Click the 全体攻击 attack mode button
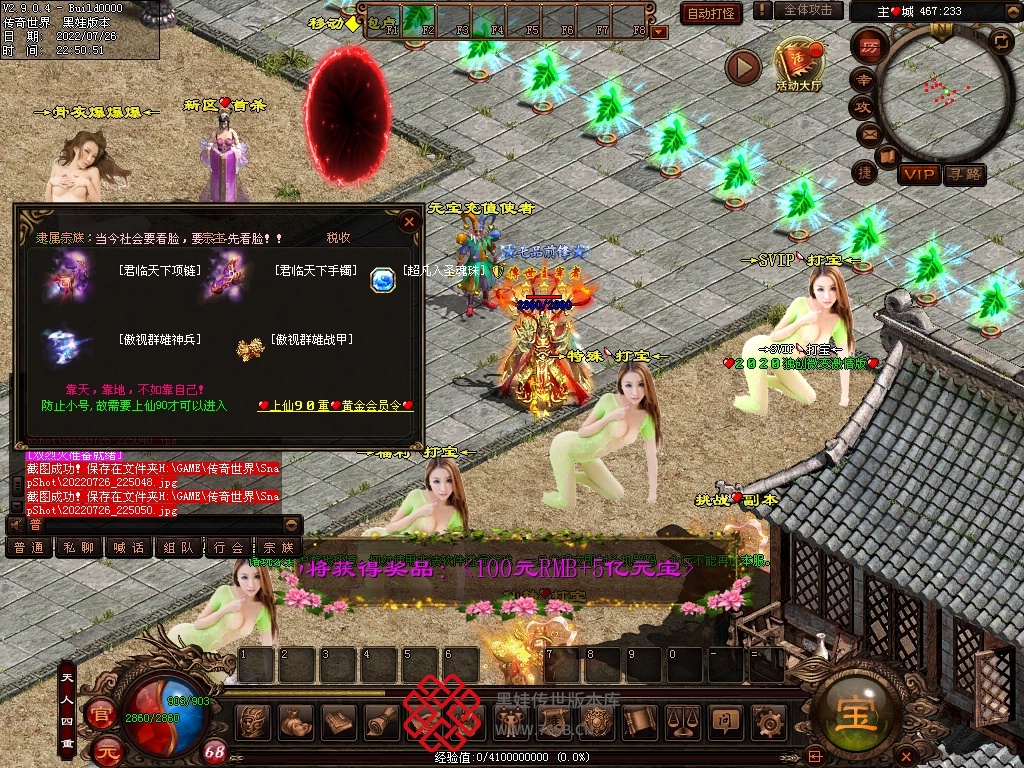Screen dimensions: 1024x768 coord(807,10)
